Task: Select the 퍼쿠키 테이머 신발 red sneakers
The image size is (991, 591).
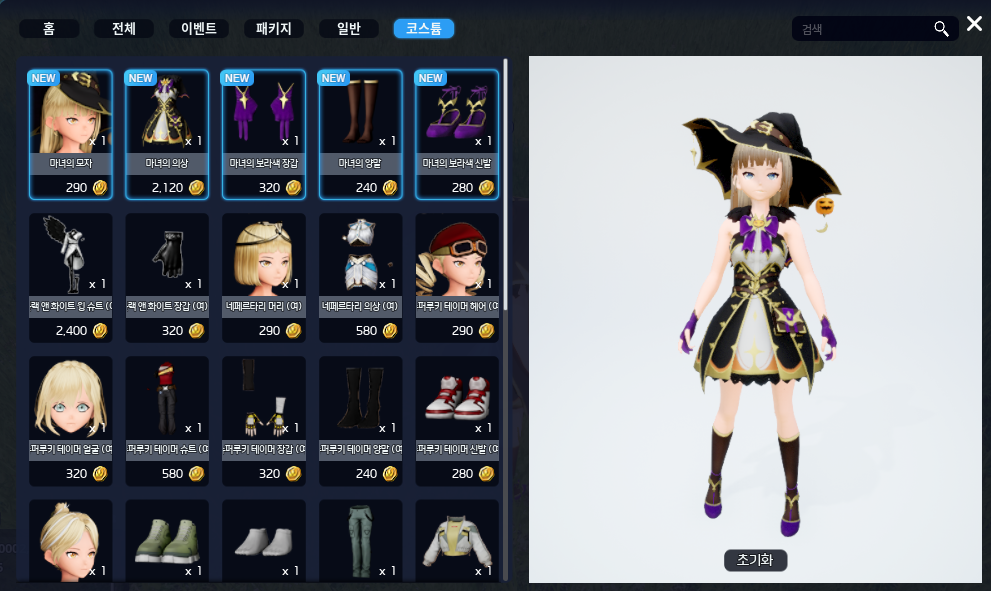Action: pos(457,419)
